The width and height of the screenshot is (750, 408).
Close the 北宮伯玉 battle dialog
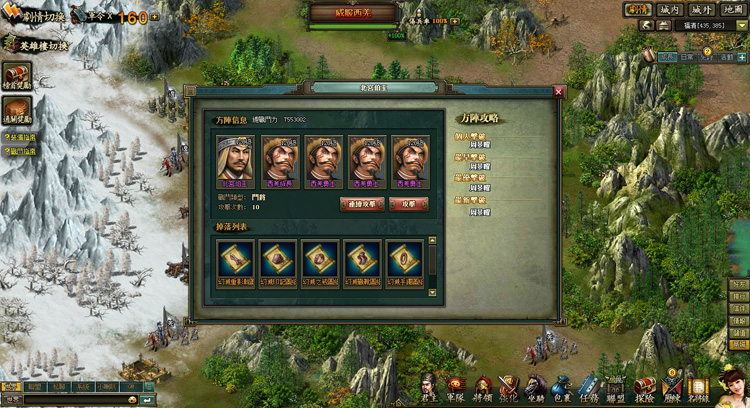[x=559, y=92]
